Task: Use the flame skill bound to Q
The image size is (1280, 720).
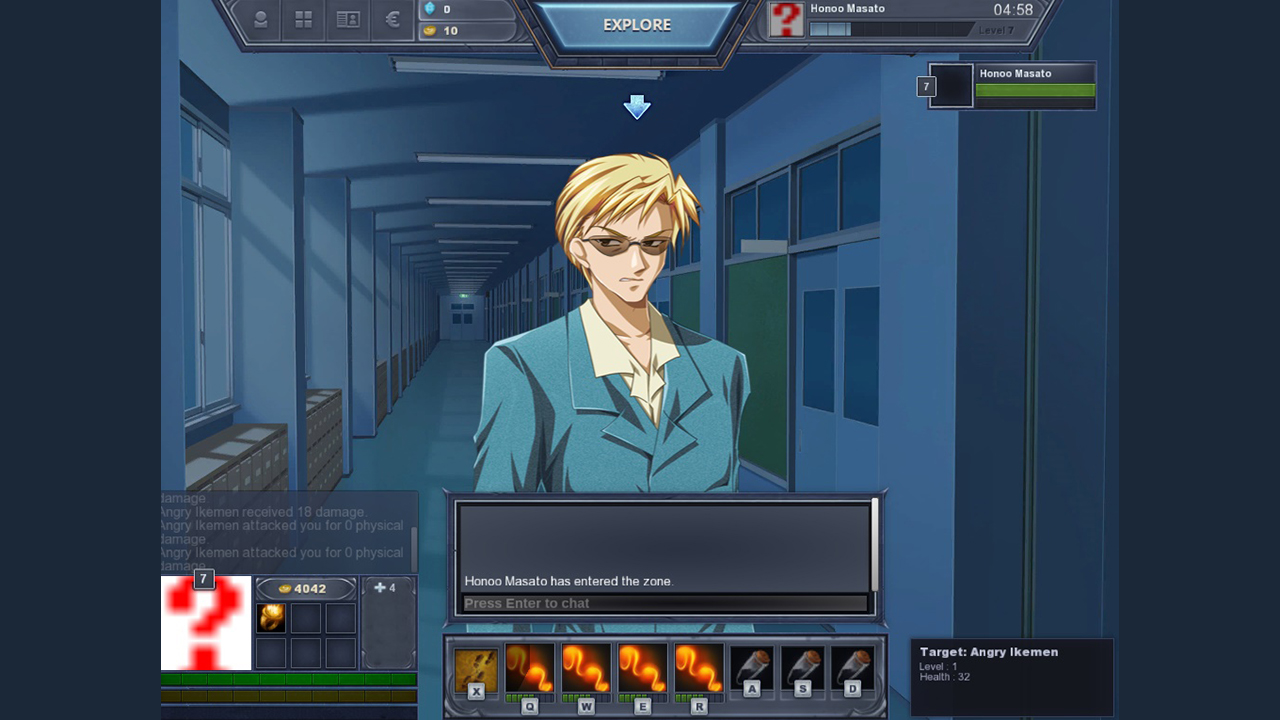Action: tap(529, 668)
